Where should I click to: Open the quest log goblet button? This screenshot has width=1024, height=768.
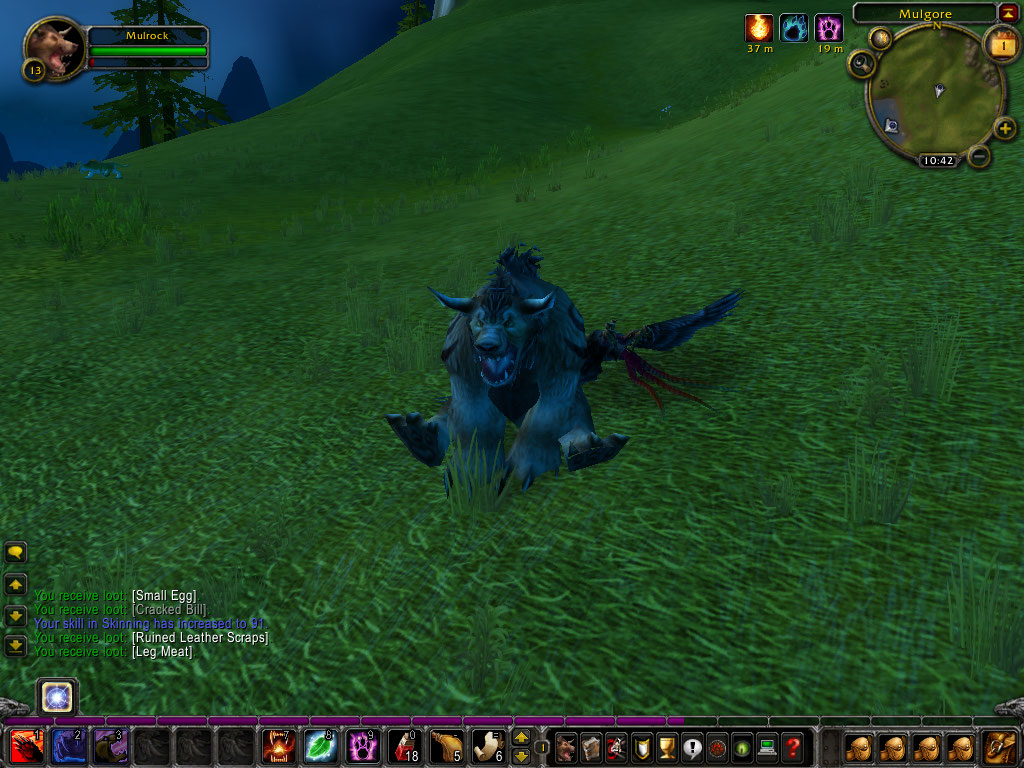pyautogui.click(x=667, y=747)
